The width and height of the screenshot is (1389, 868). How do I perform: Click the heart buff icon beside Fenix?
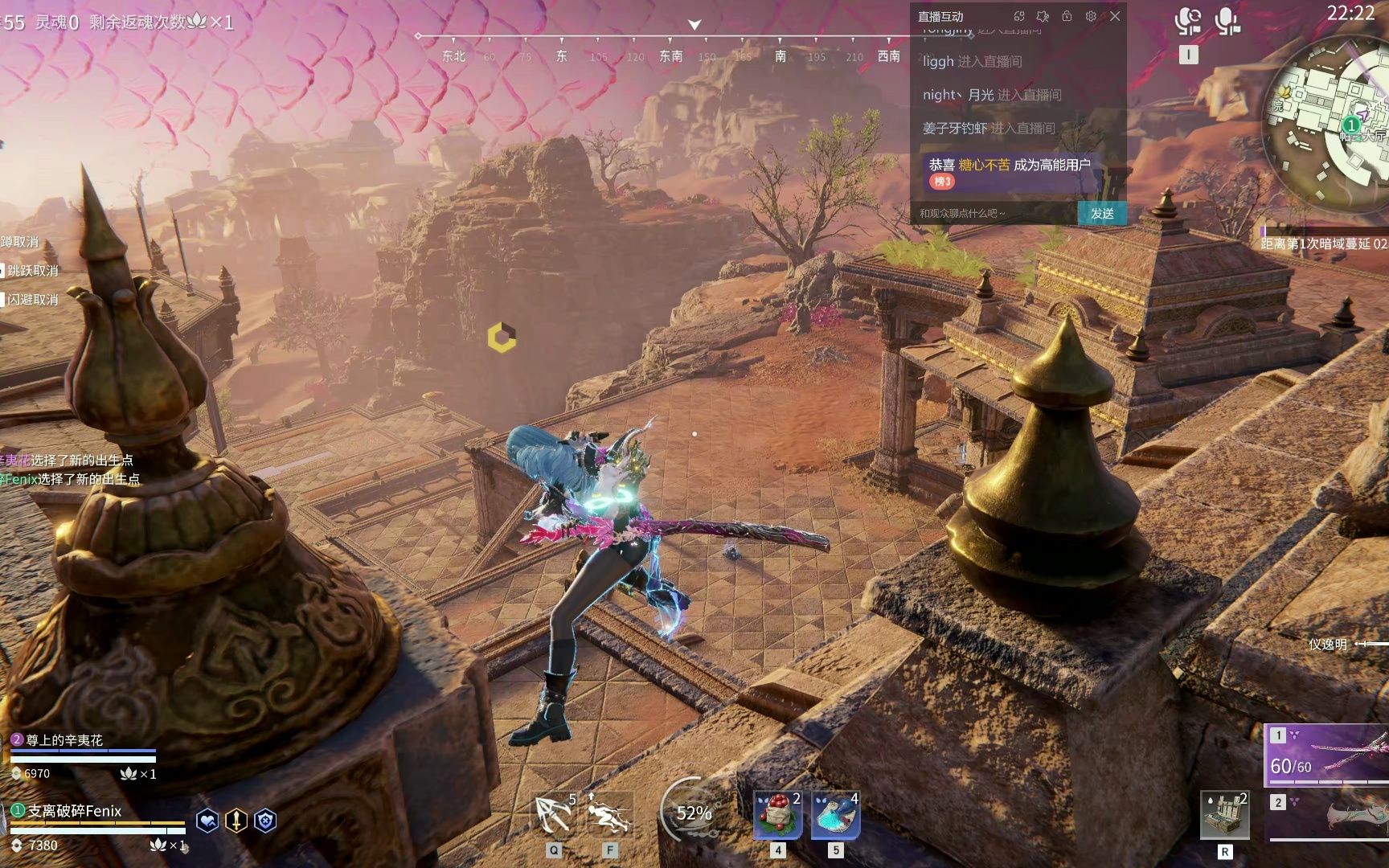(x=207, y=821)
